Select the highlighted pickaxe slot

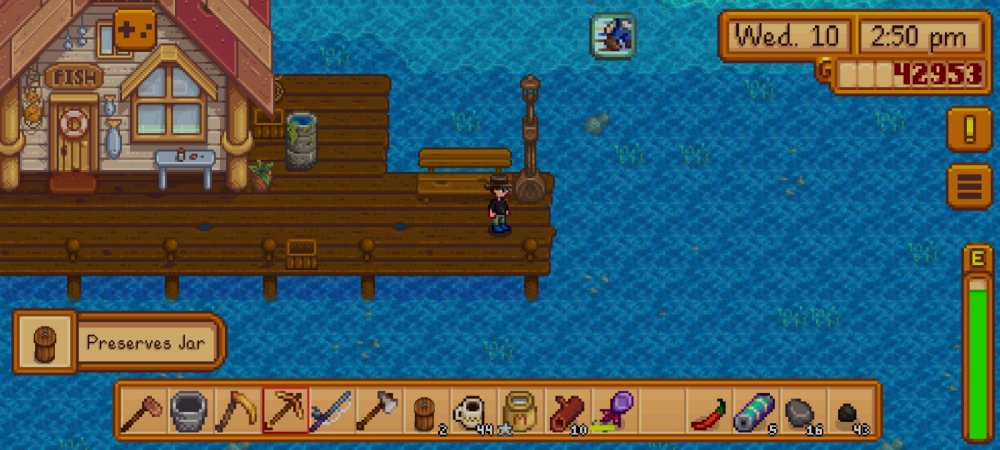285,410
